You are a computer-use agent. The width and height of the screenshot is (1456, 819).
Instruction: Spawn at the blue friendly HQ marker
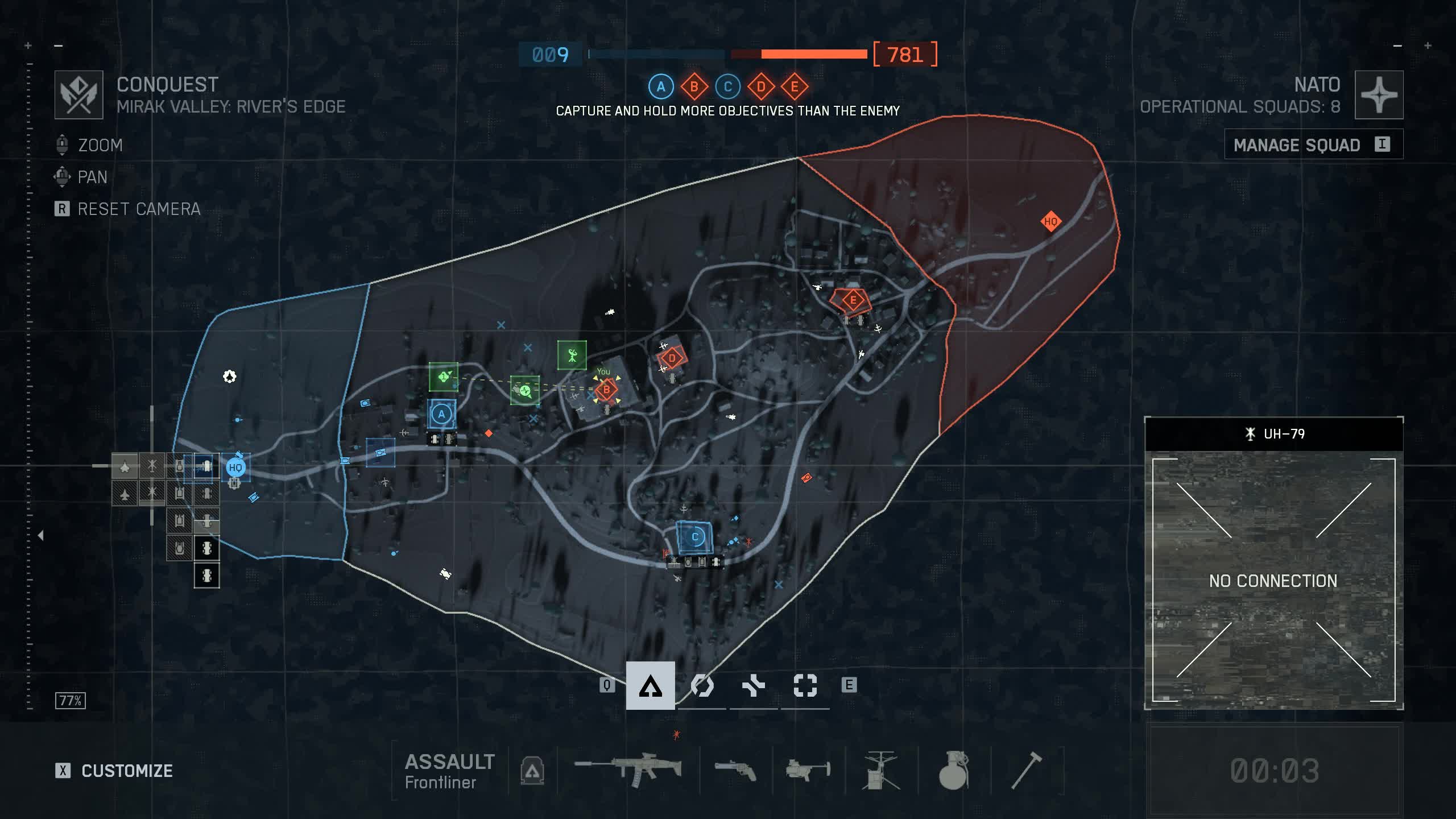tap(235, 468)
